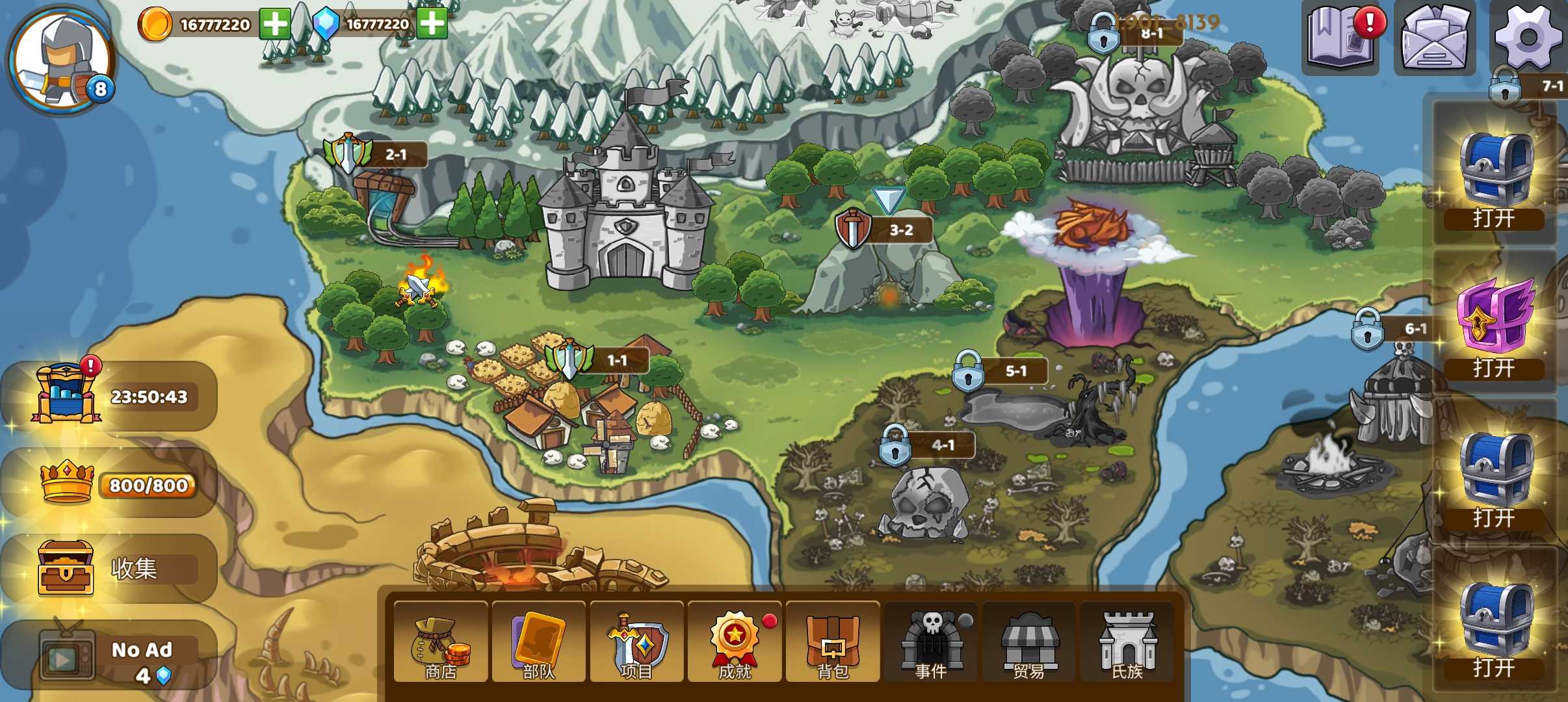Open the player avatar profile
Viewport: 1568px width, 702px height.
[x=62, y=60]
